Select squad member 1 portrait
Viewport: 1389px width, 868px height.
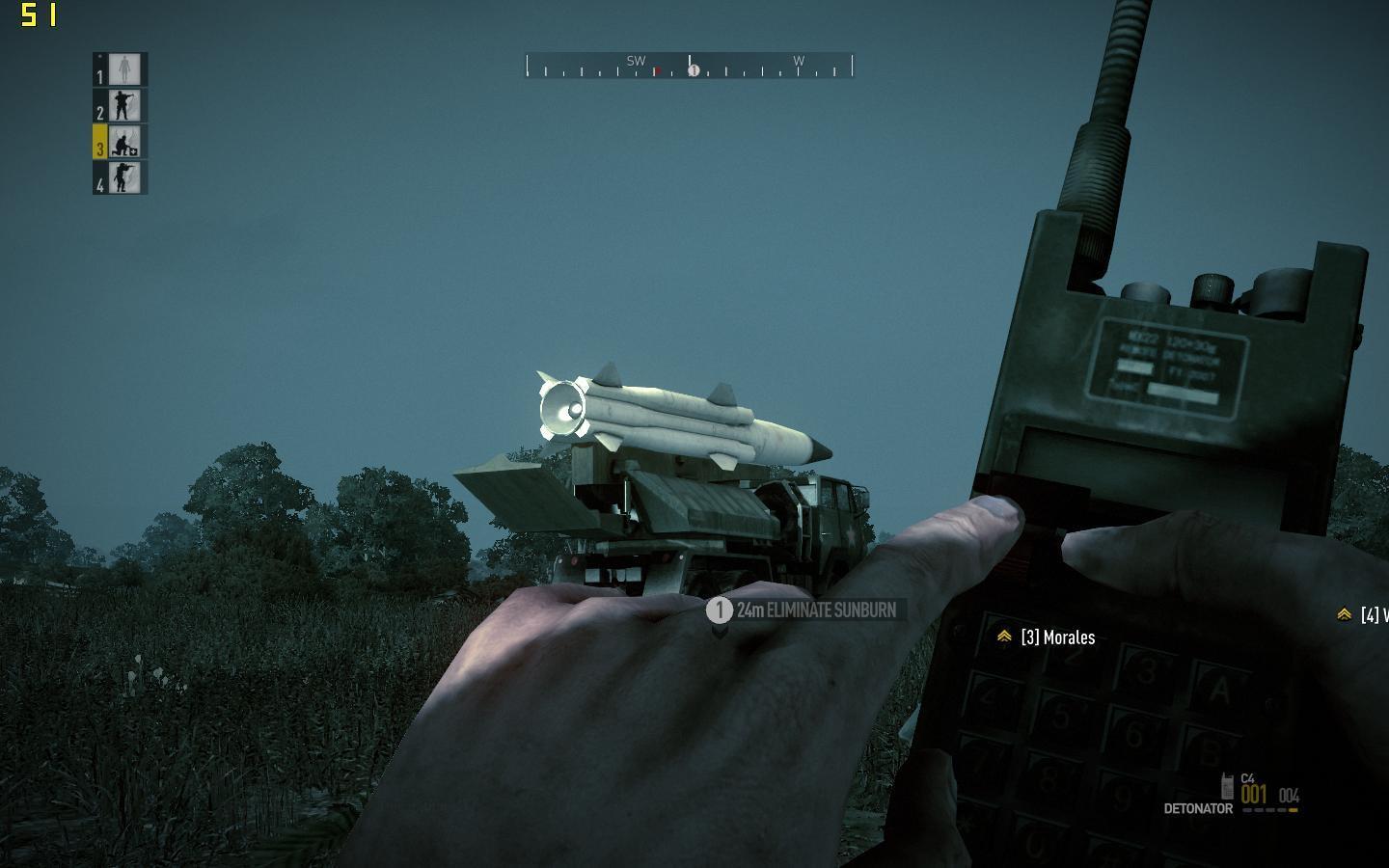point(124,69)
